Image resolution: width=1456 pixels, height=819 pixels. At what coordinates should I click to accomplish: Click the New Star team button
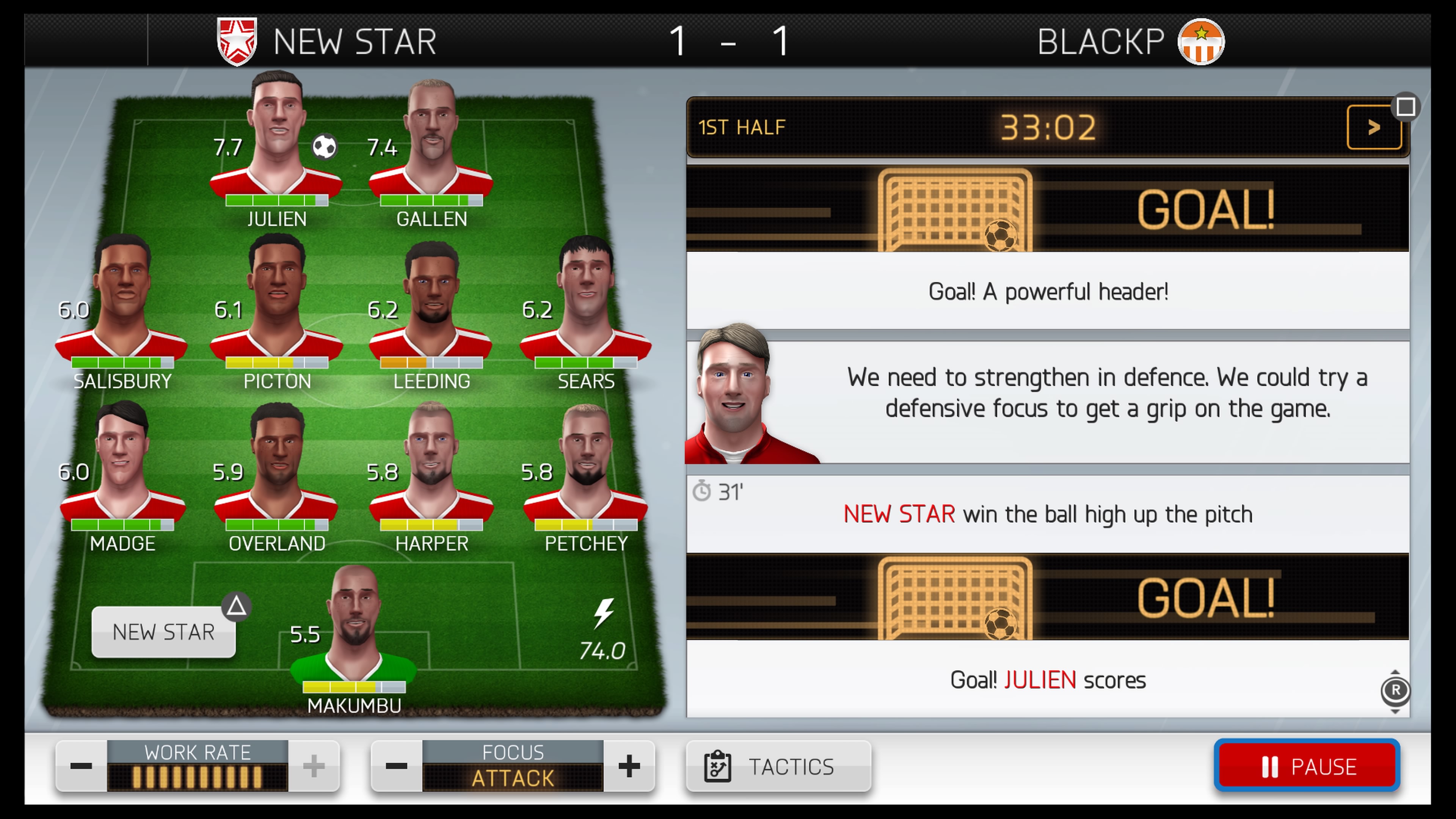(163, 632)
